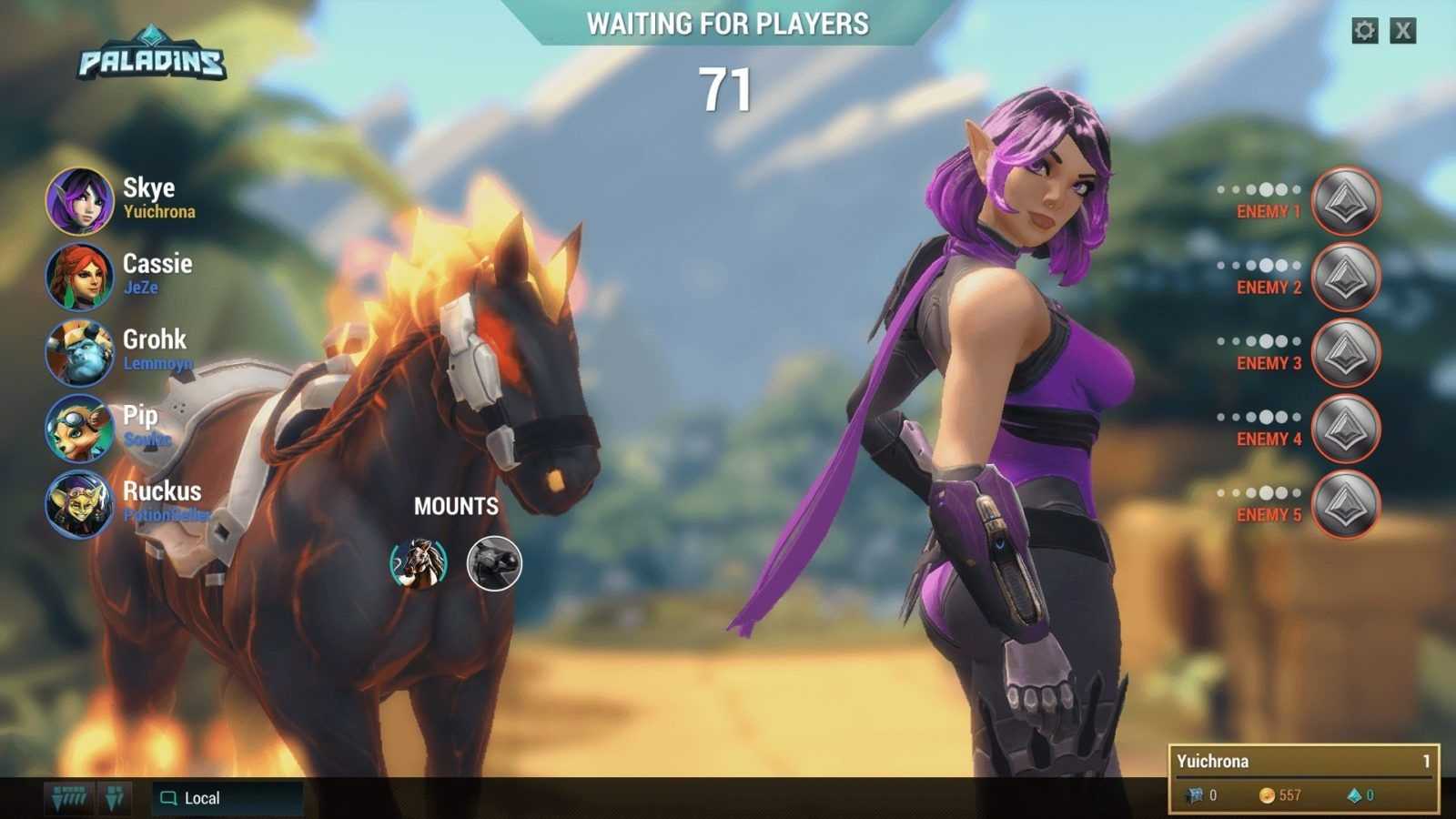Select the brown horse mount icon

pos(419,563)
